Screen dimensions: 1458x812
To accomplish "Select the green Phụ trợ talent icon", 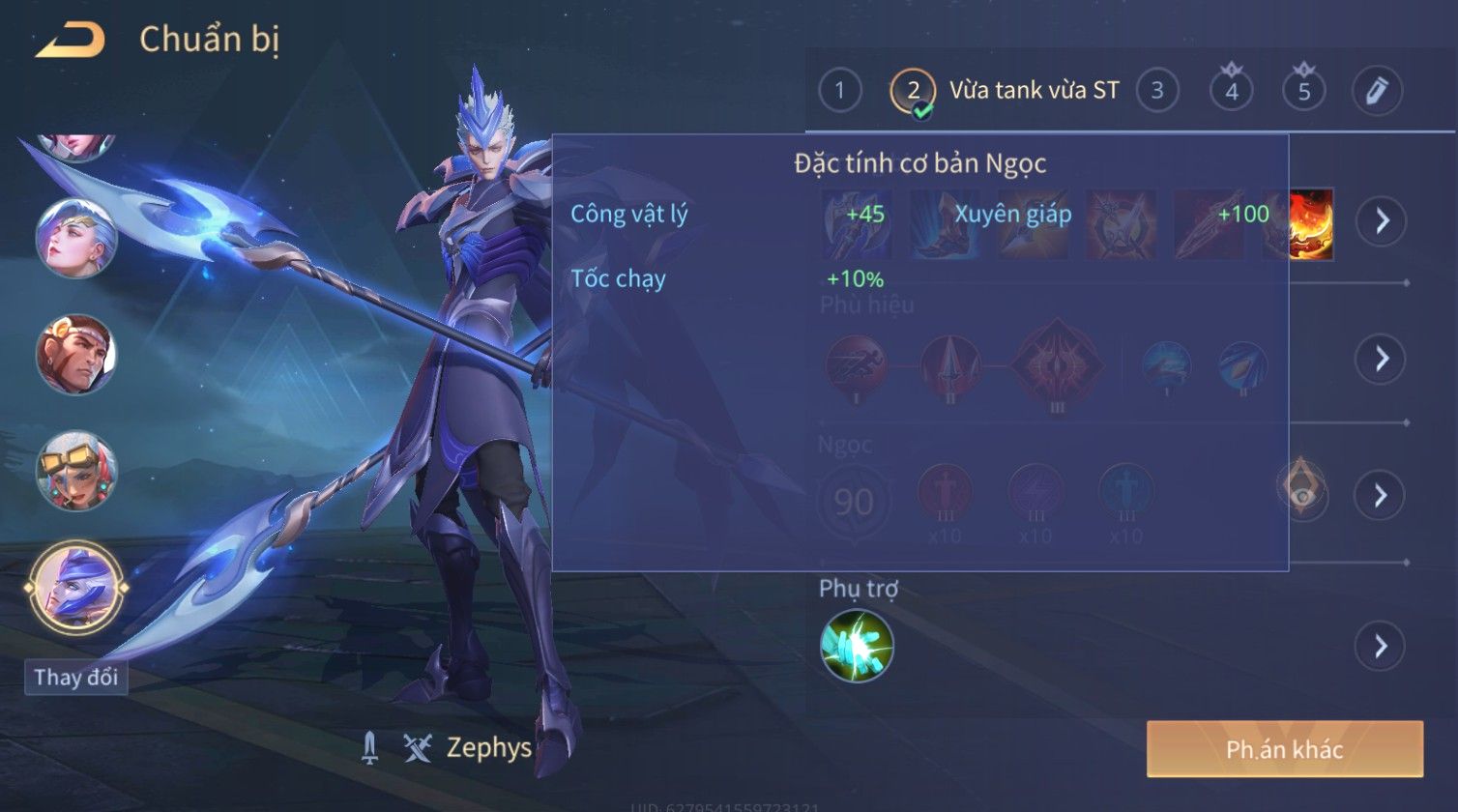I will (x=857, y=646).
